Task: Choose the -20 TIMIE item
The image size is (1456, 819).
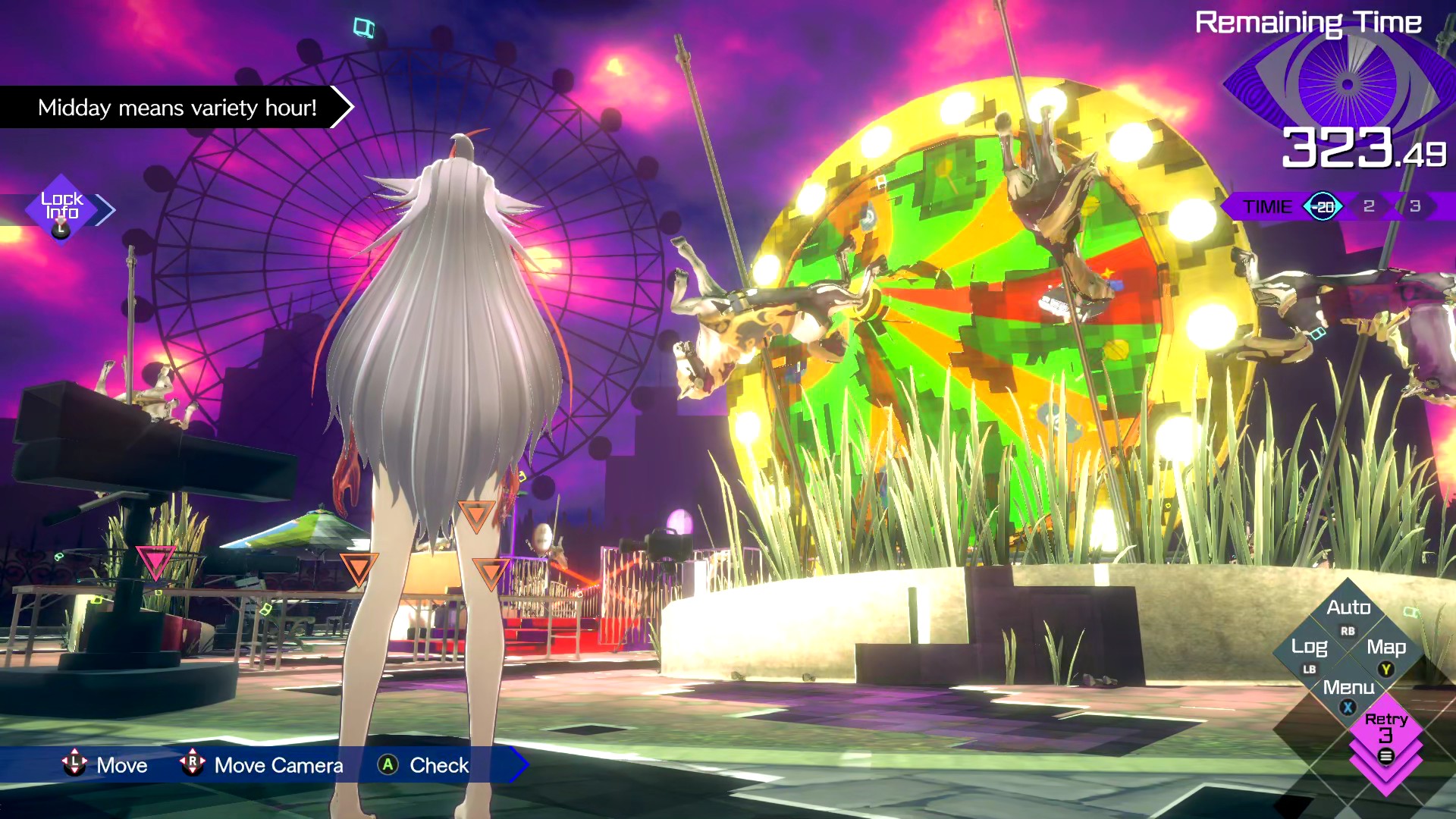Action: [x=1323, y=206]
